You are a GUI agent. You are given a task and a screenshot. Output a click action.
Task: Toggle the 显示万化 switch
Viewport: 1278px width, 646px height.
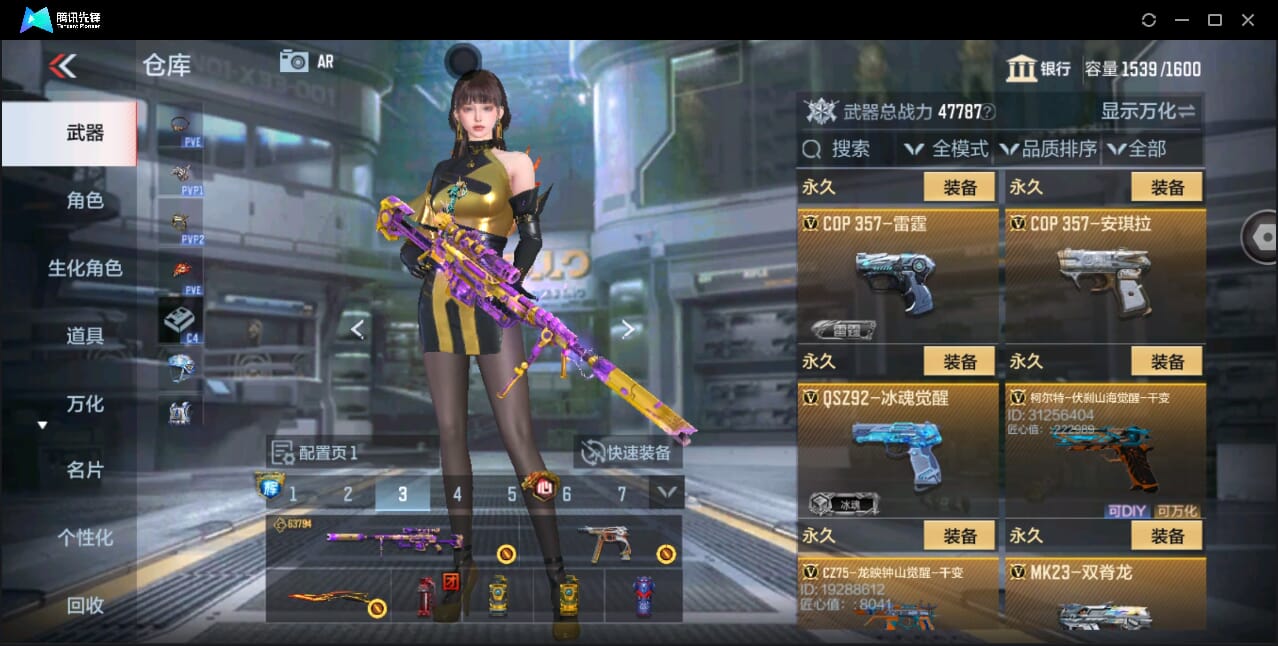[x=1148, y=111]
